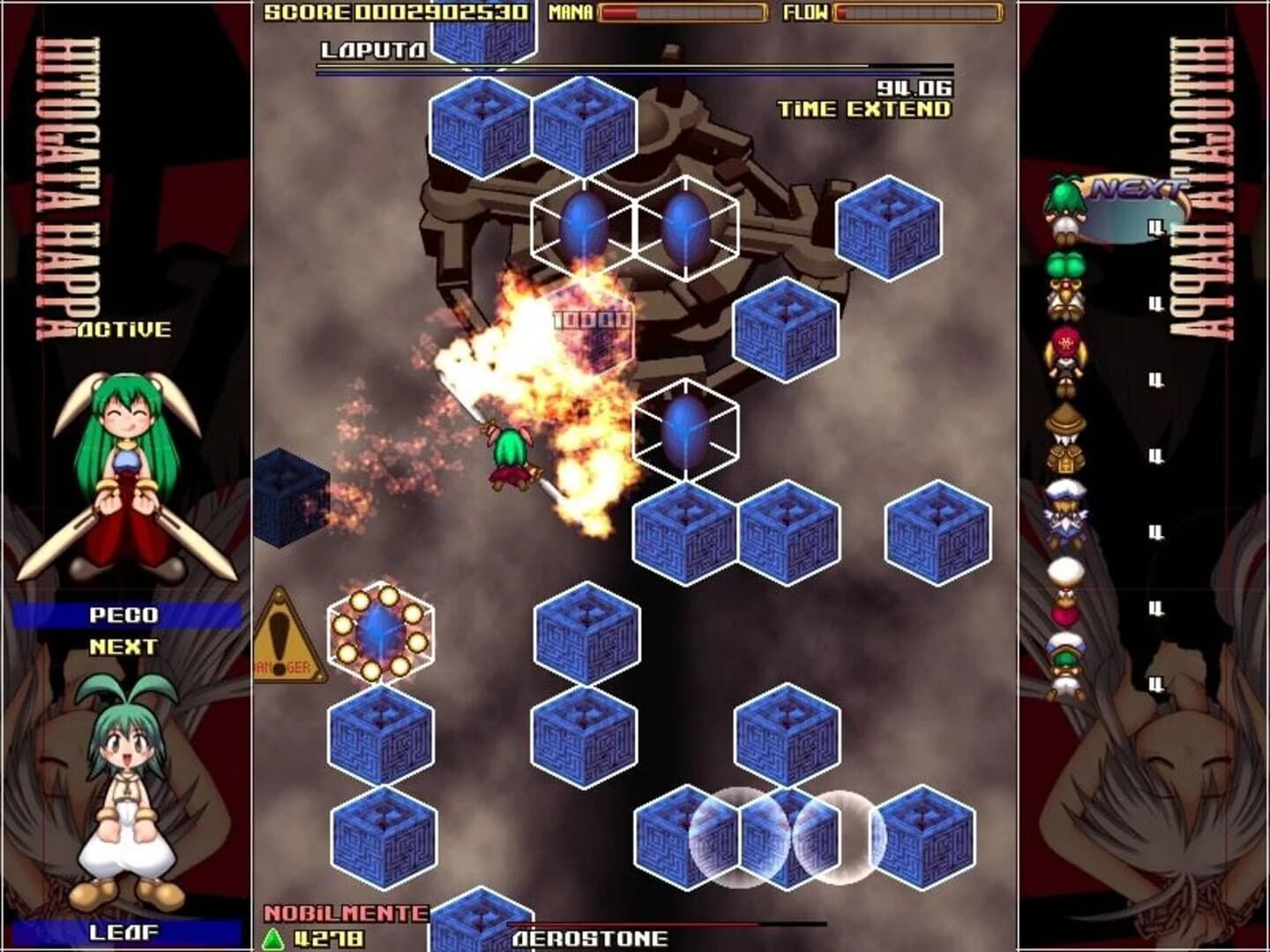Open the PECO character panel
Viewport: 1270px width, 952px height.
tap(123, 614)
